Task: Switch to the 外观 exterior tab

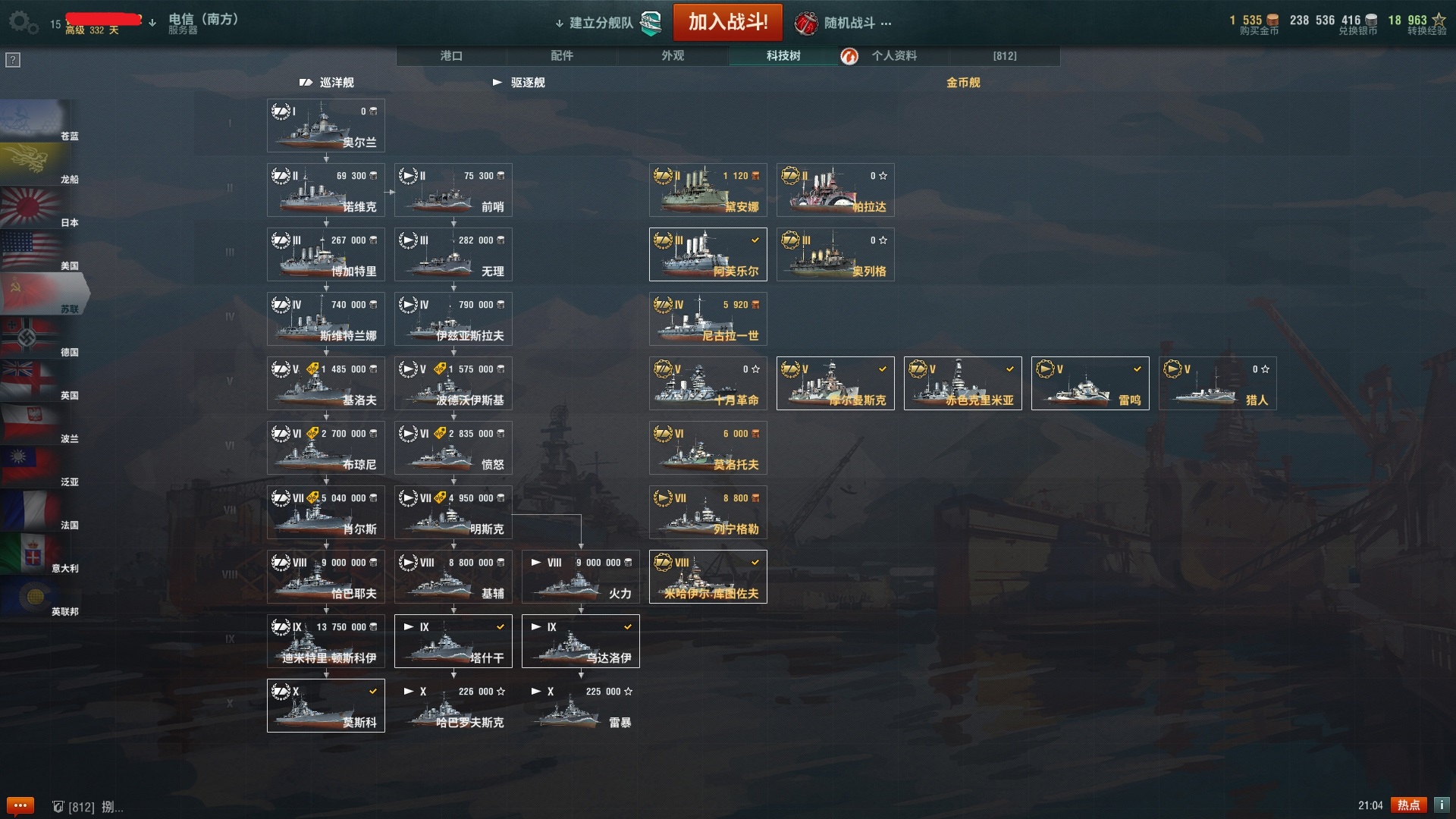Action: [673, 56]
